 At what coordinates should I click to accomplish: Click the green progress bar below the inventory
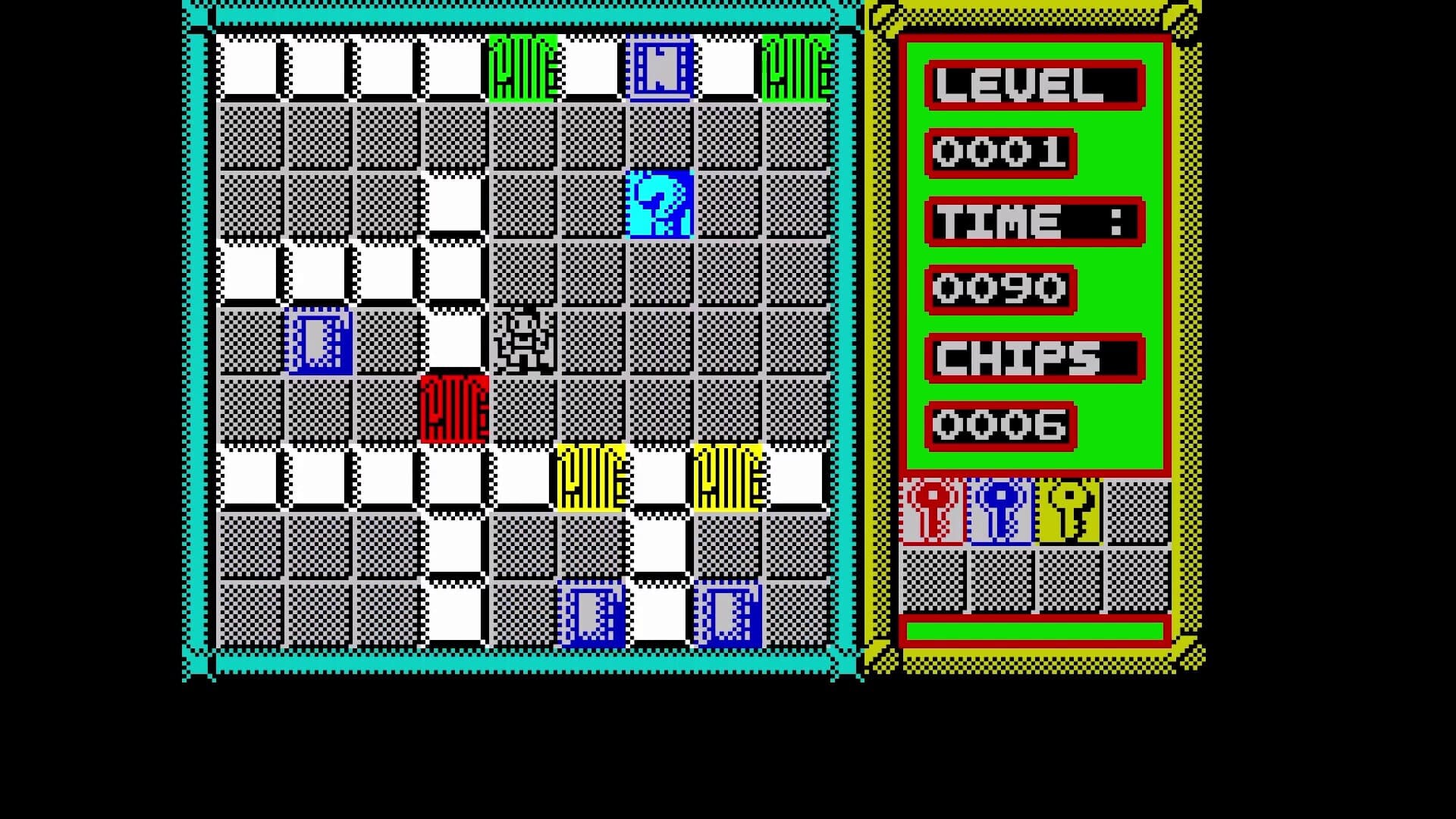(1035, 629)
